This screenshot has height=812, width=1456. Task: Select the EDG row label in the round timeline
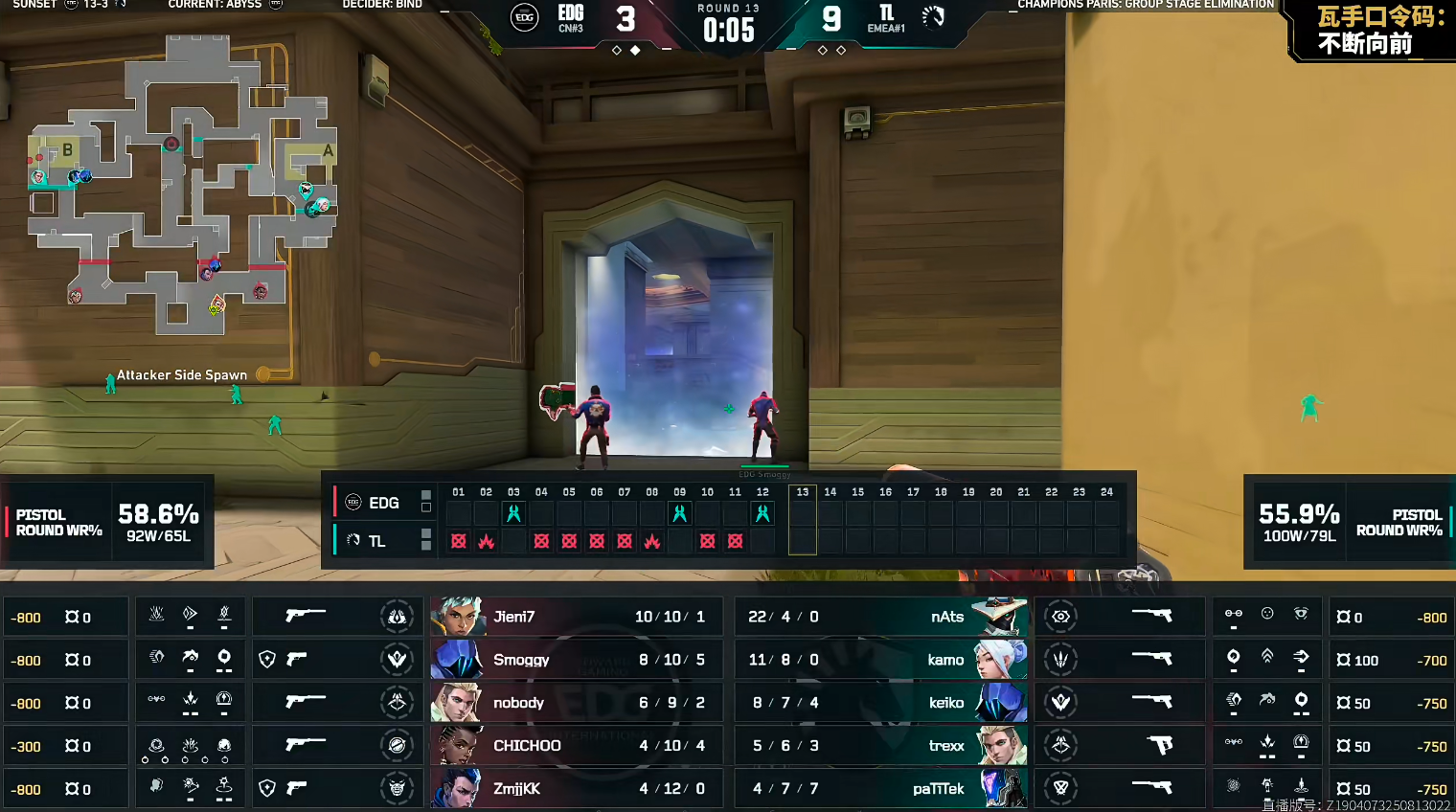[x=383, y=503]
